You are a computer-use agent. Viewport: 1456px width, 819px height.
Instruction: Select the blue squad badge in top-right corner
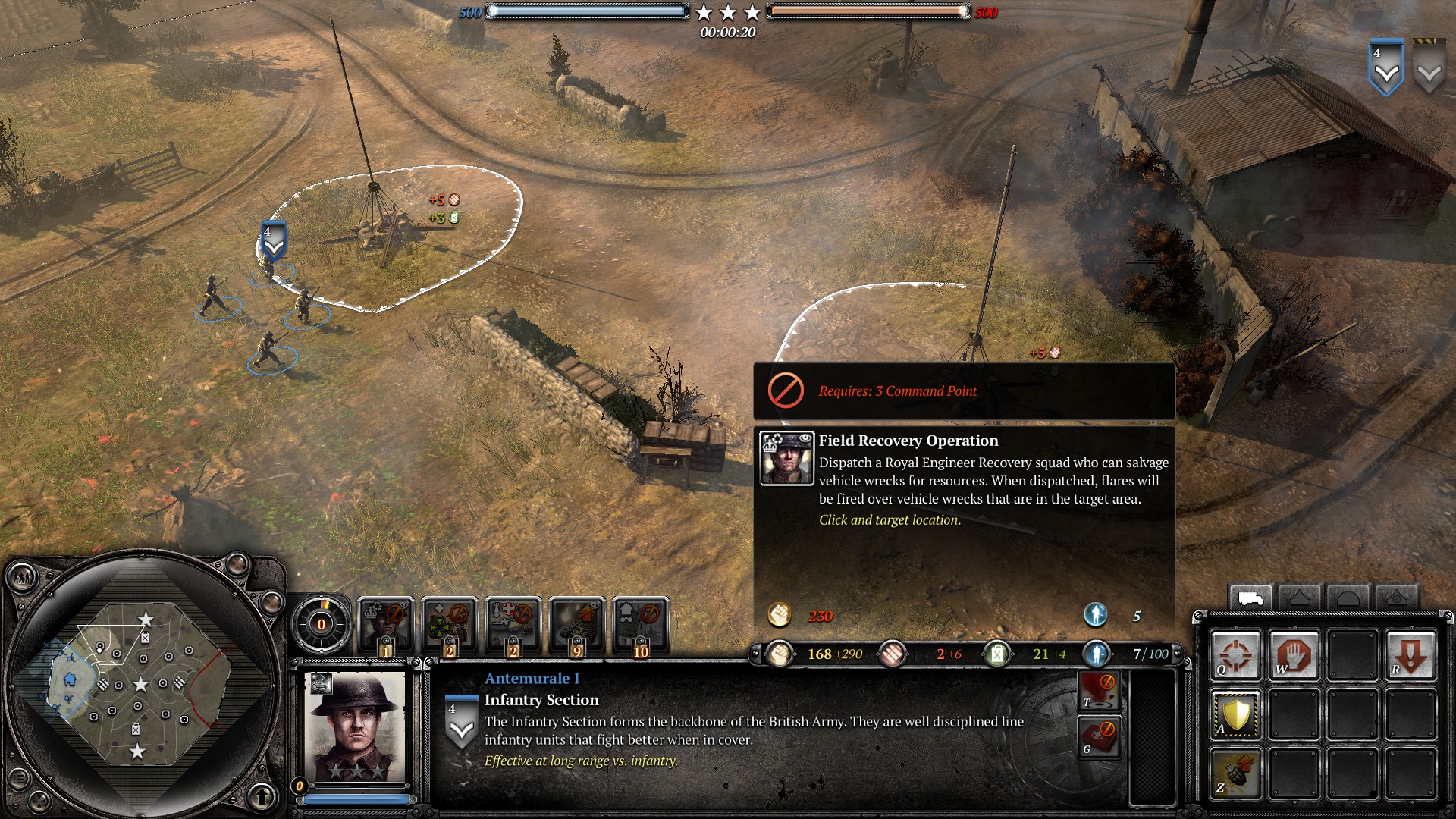[x=1385, y=68]
